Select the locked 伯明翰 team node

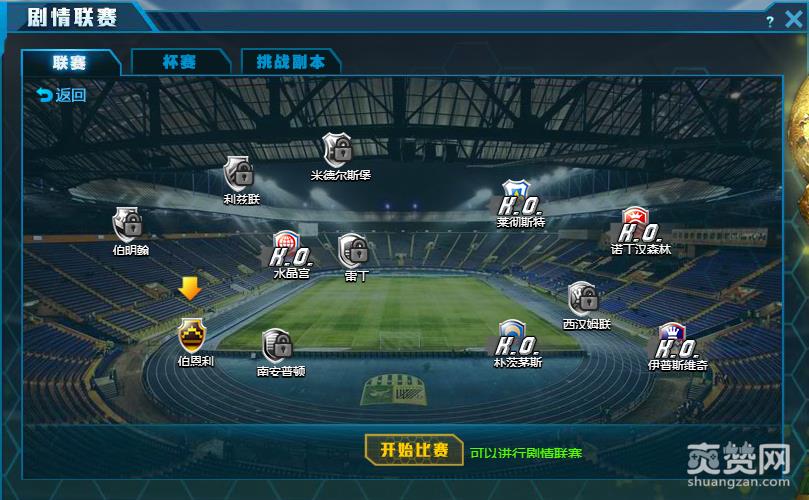(129, 224)
